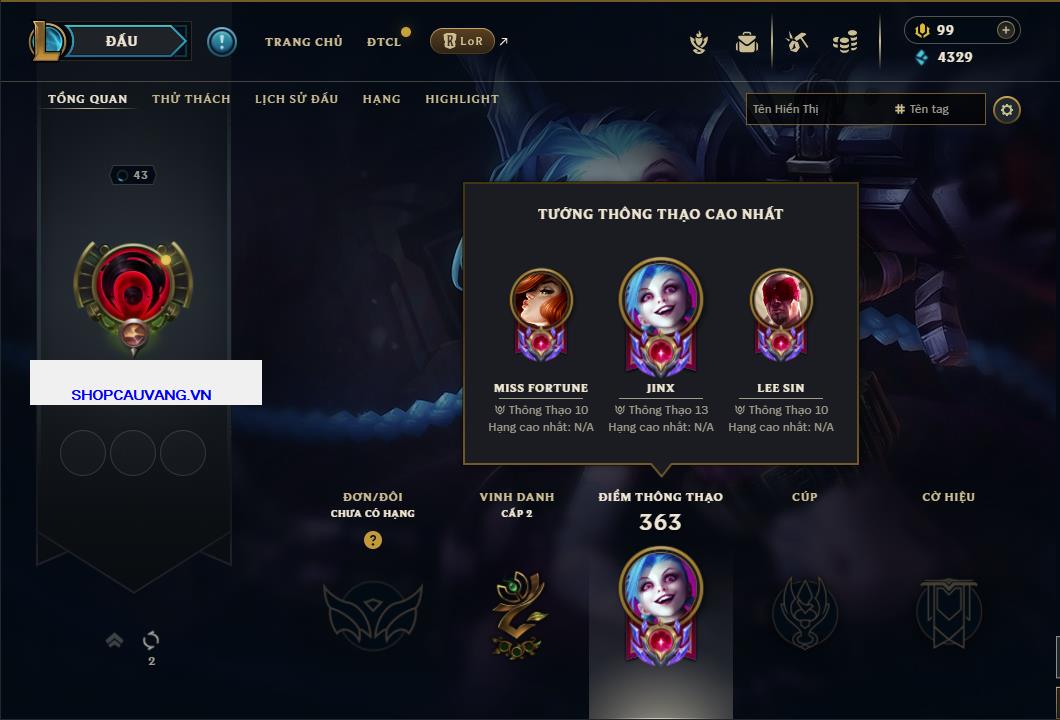Open the ĐTCL game mode
This screenshot has width=1060, height=720.
tap(383, 42)
